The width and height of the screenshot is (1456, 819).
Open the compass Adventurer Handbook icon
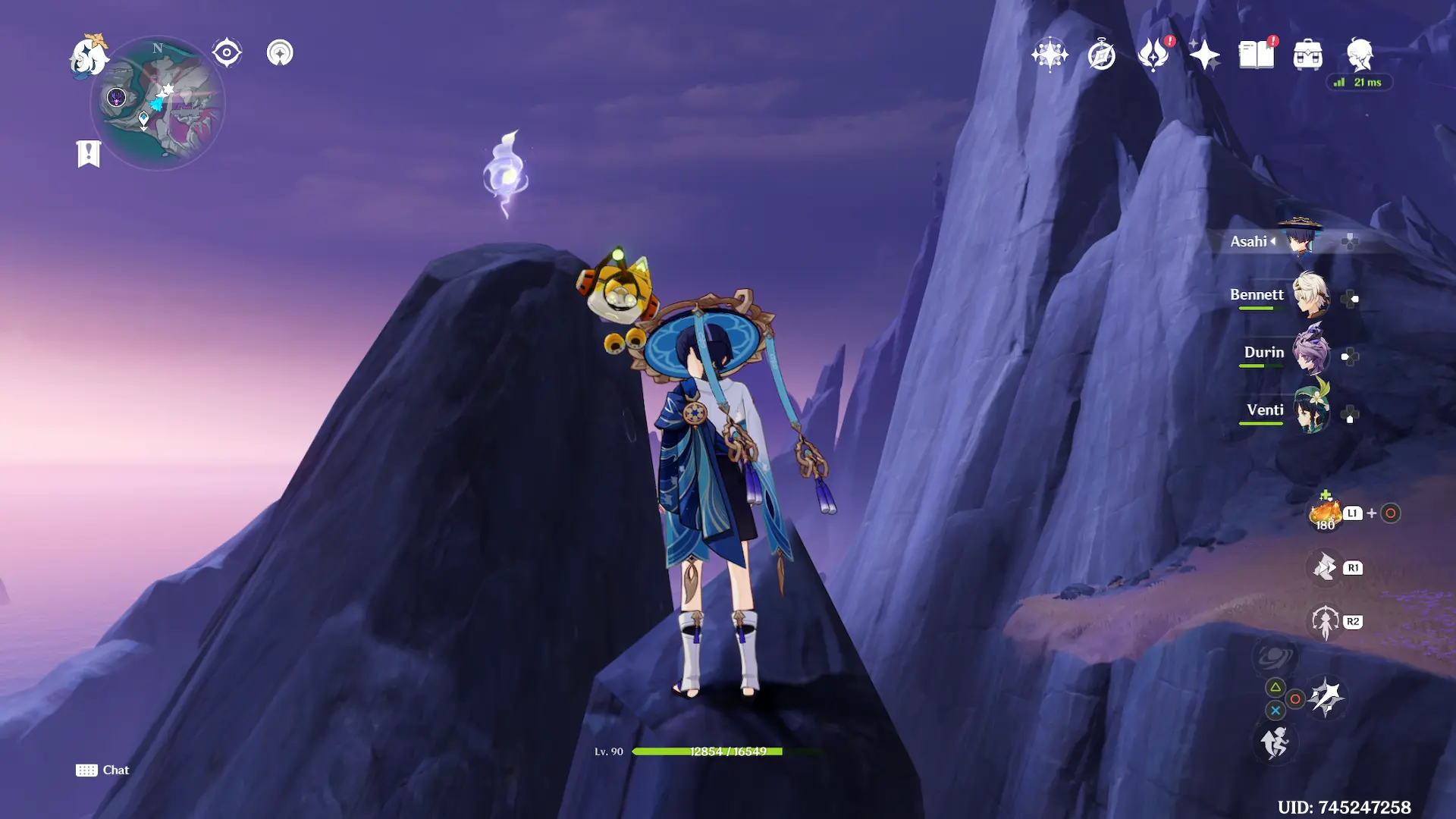tap(1101, 55)
